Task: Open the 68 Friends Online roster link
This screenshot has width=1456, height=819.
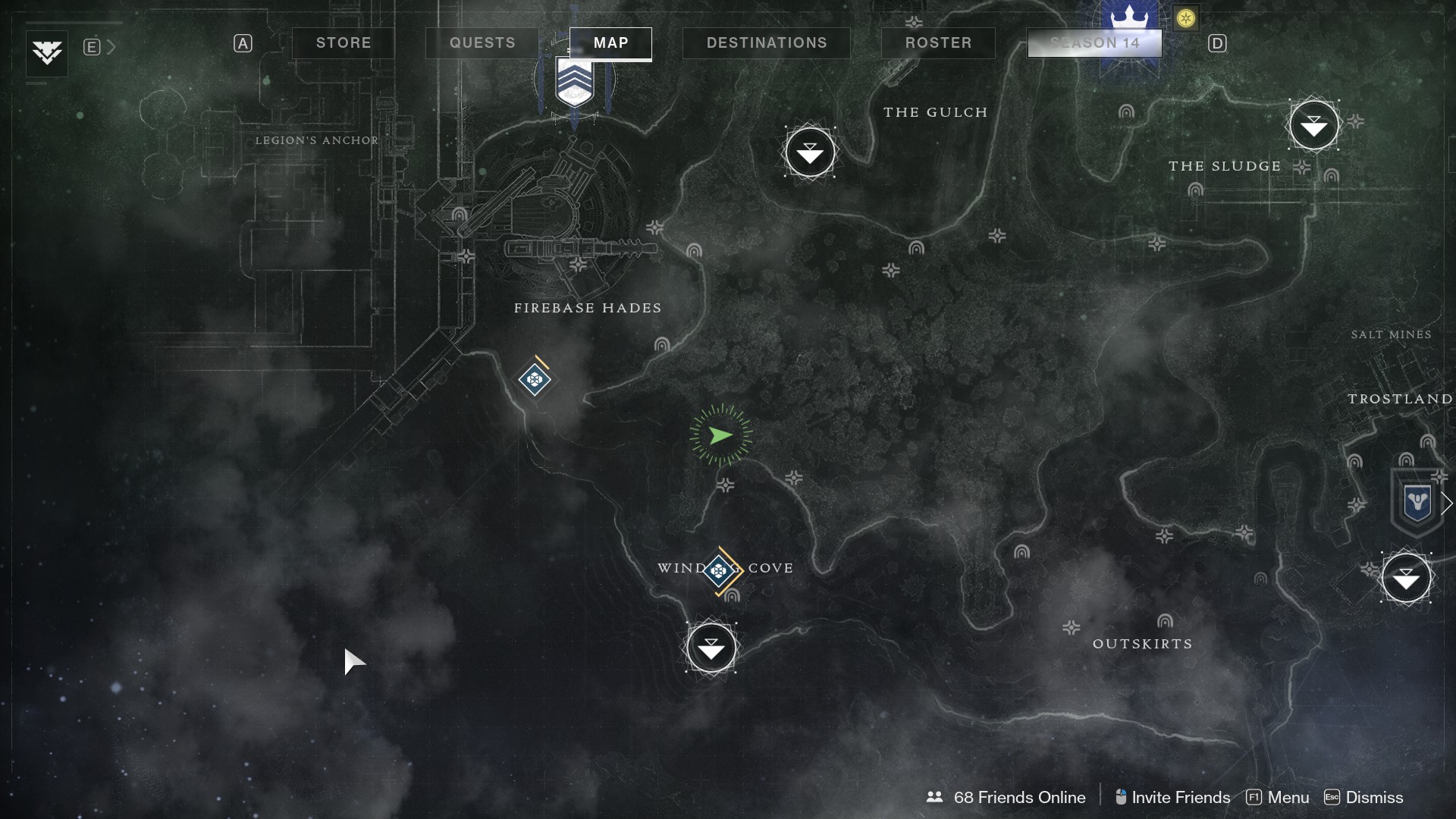Action: click(x=1019, y=797)
